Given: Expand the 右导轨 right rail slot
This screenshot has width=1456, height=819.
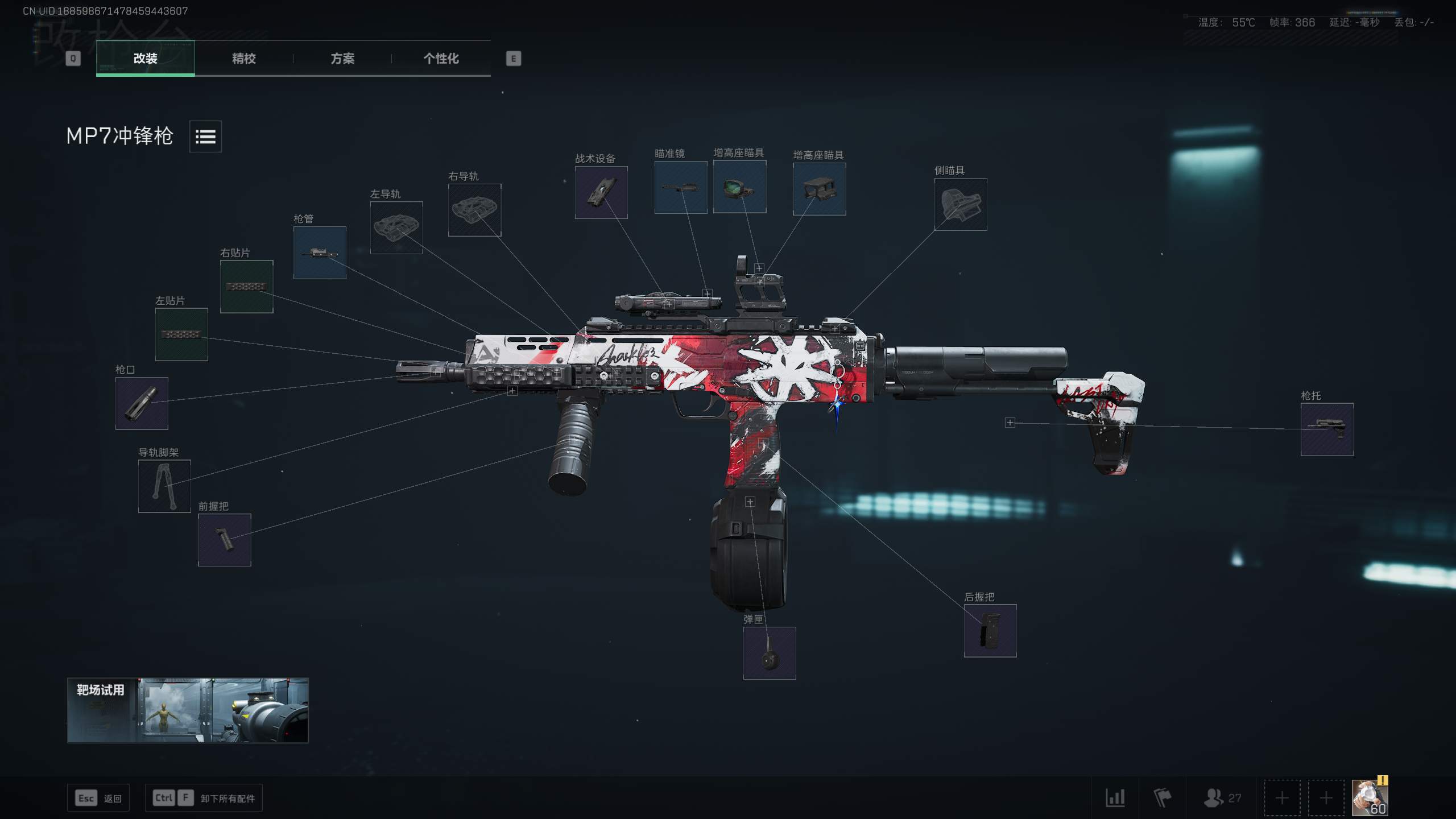Looking at the screenshot, I should [x=474, y=210].
